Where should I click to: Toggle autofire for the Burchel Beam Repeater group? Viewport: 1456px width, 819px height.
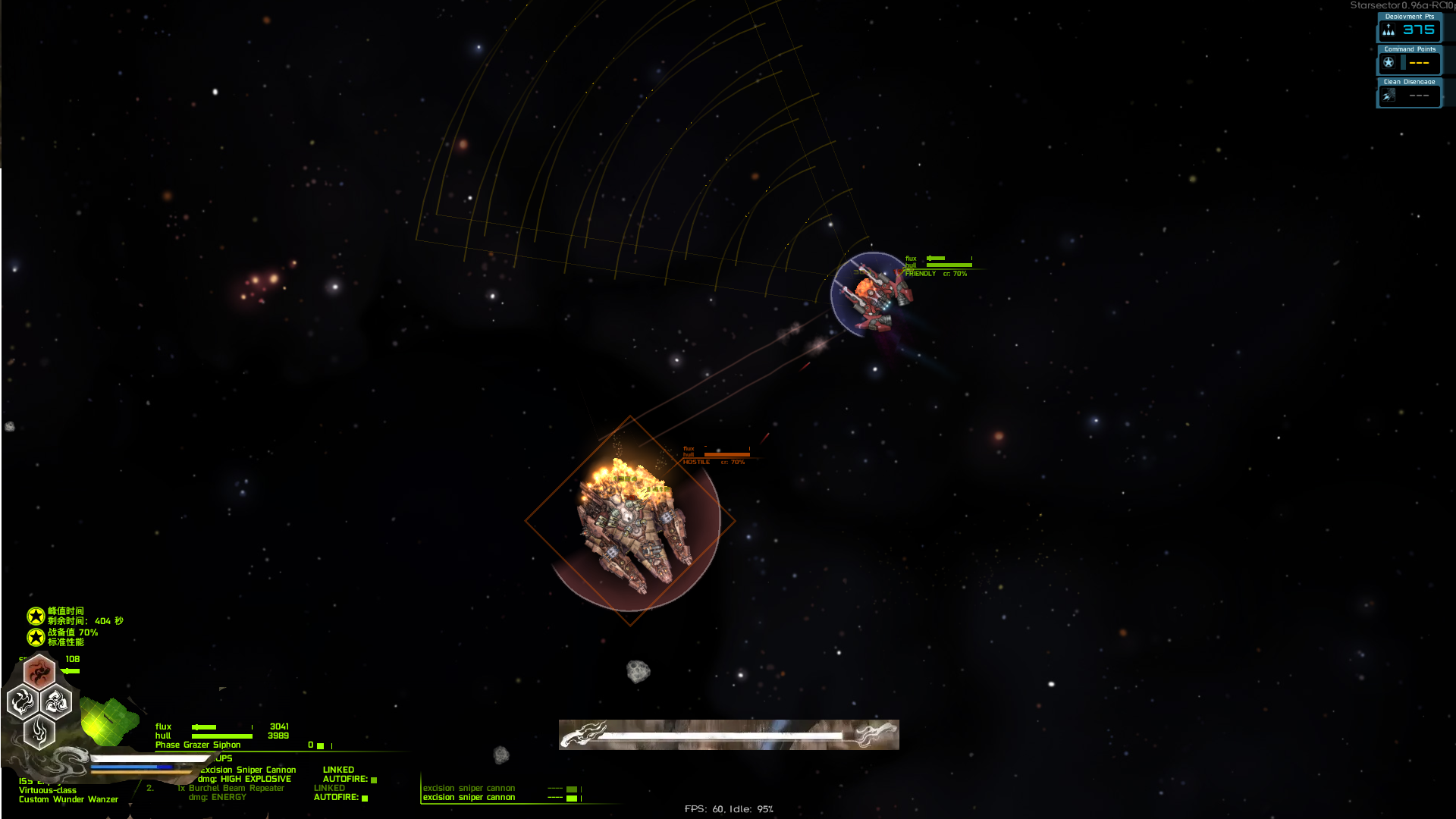point(365,798)
